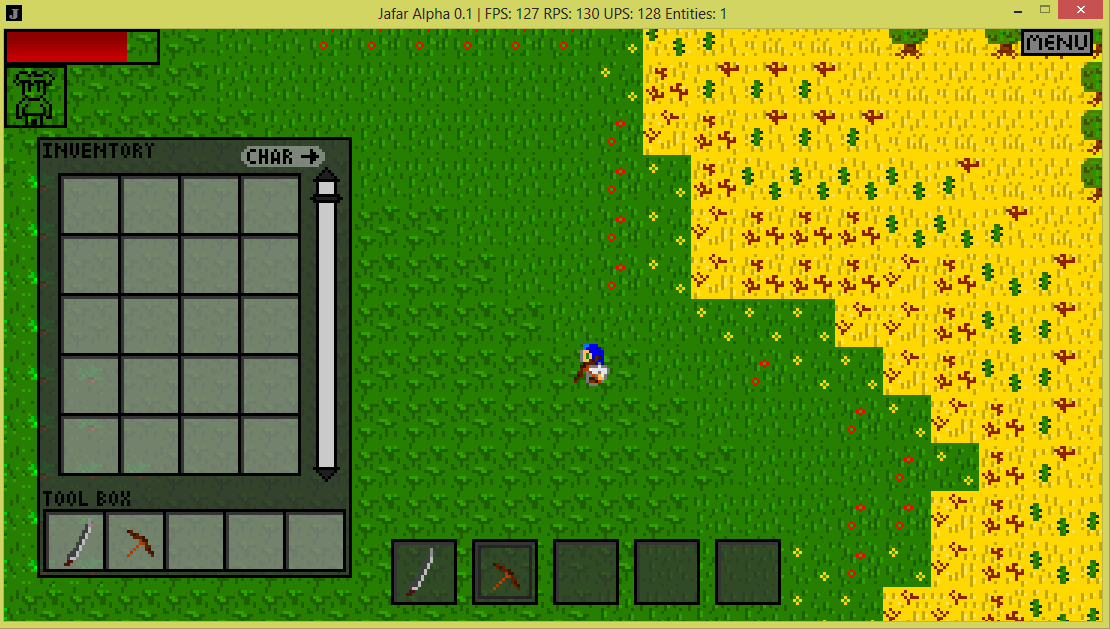
Task: Select the sword in the Tool Box
Action: [76, 542]
